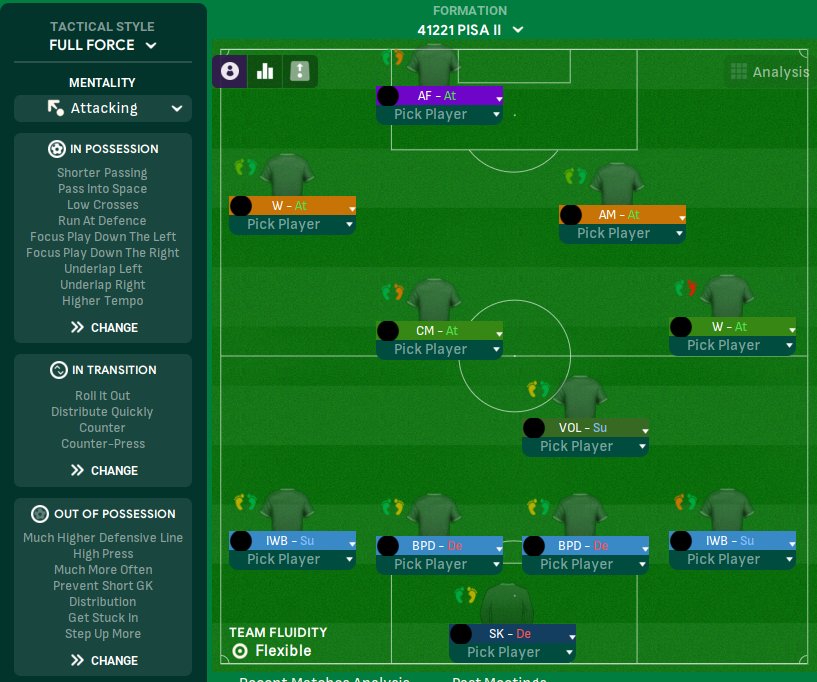This screenshot has width=817, height=682.
Task: Change the CM - At midfielder role
Action: 439,331
